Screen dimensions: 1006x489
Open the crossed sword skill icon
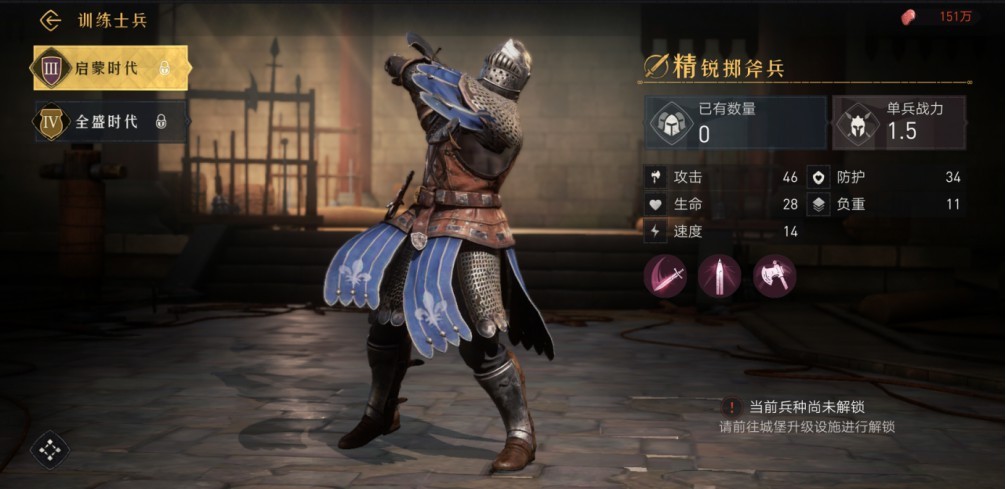666,275
